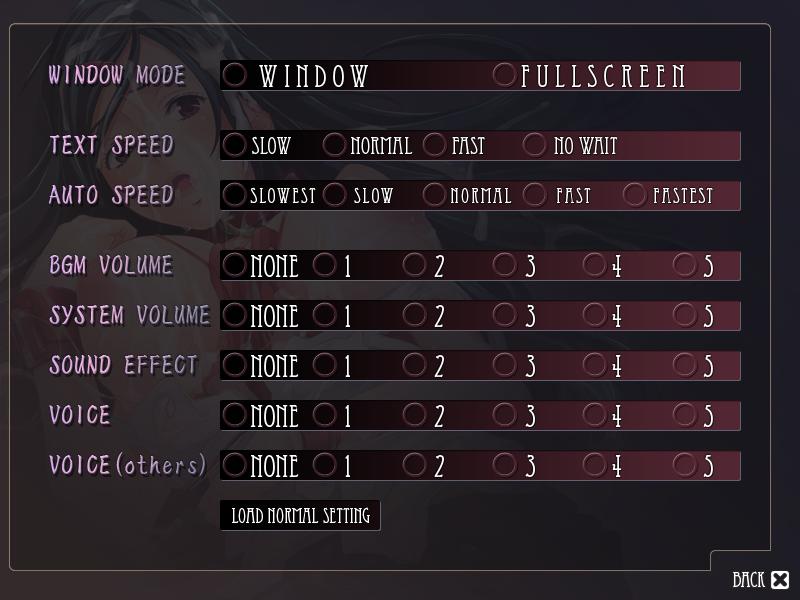Mute BGM volume with None
This screenshot has width=800, height=600.
[x=235, y=265]
